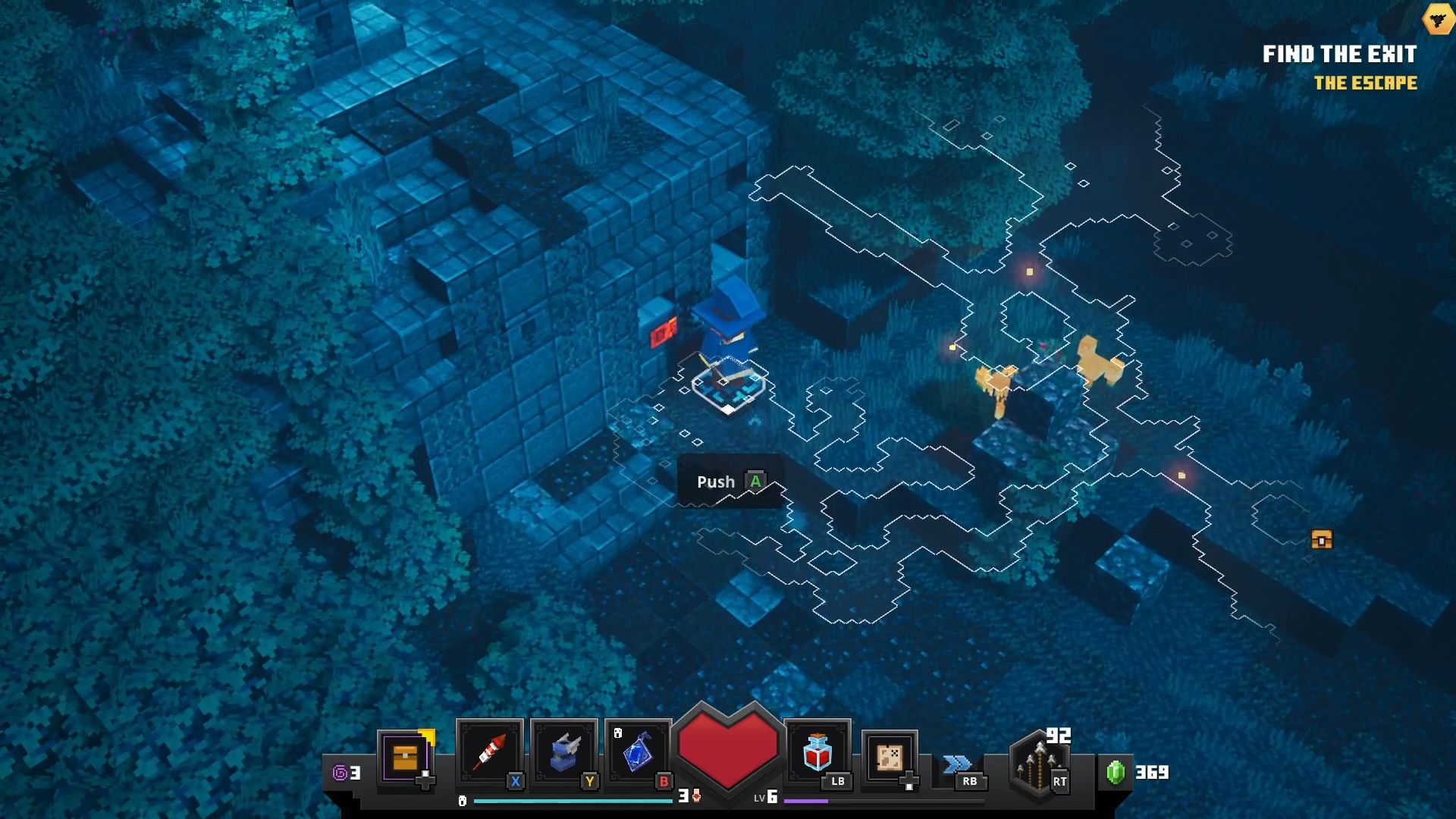The width and height of the screenshot is (1456, 819).
Task: Activate the winged boots artifact
Action: click(x=563, y=753)
